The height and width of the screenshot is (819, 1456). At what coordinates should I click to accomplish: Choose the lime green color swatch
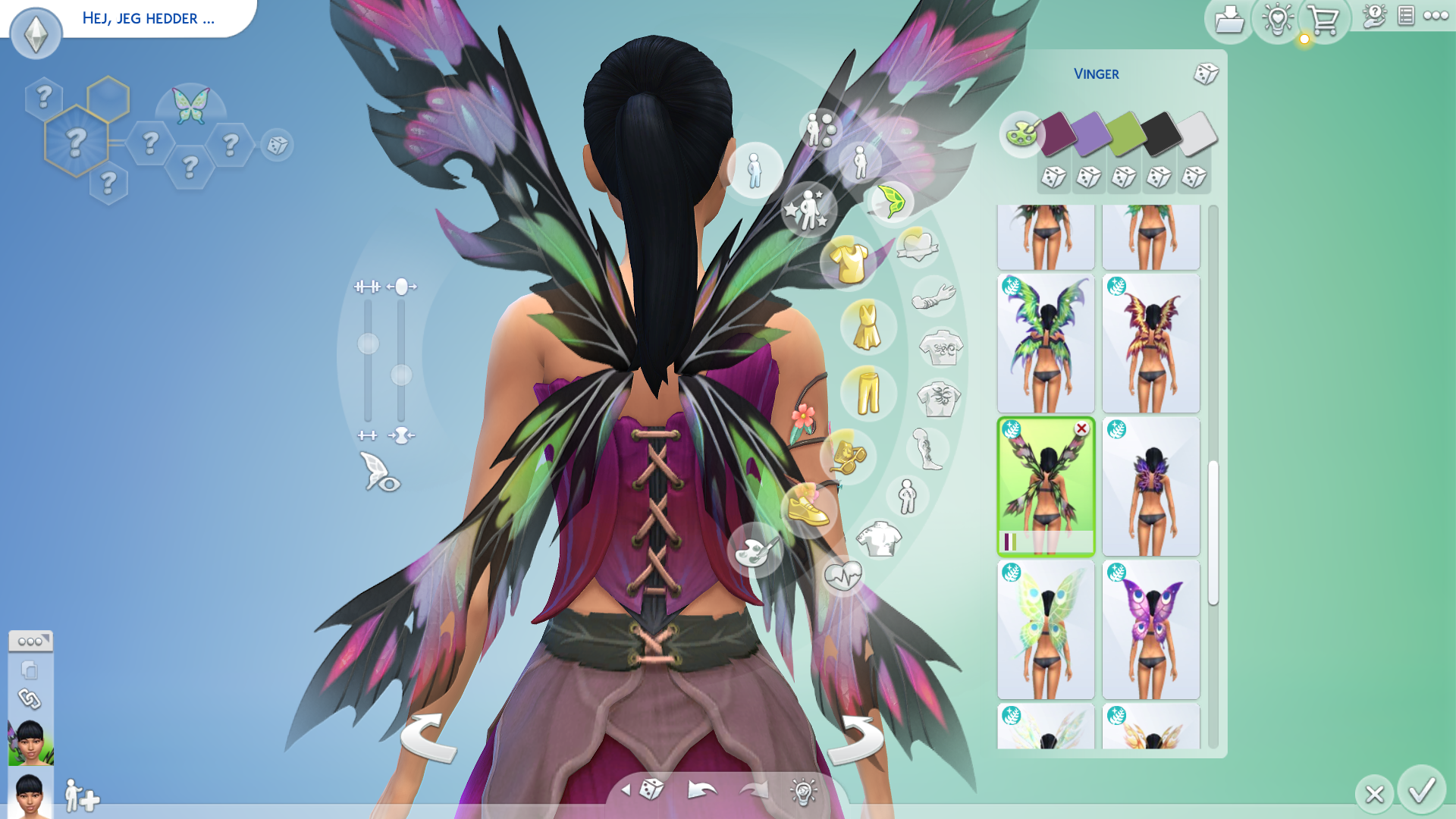1125,133
